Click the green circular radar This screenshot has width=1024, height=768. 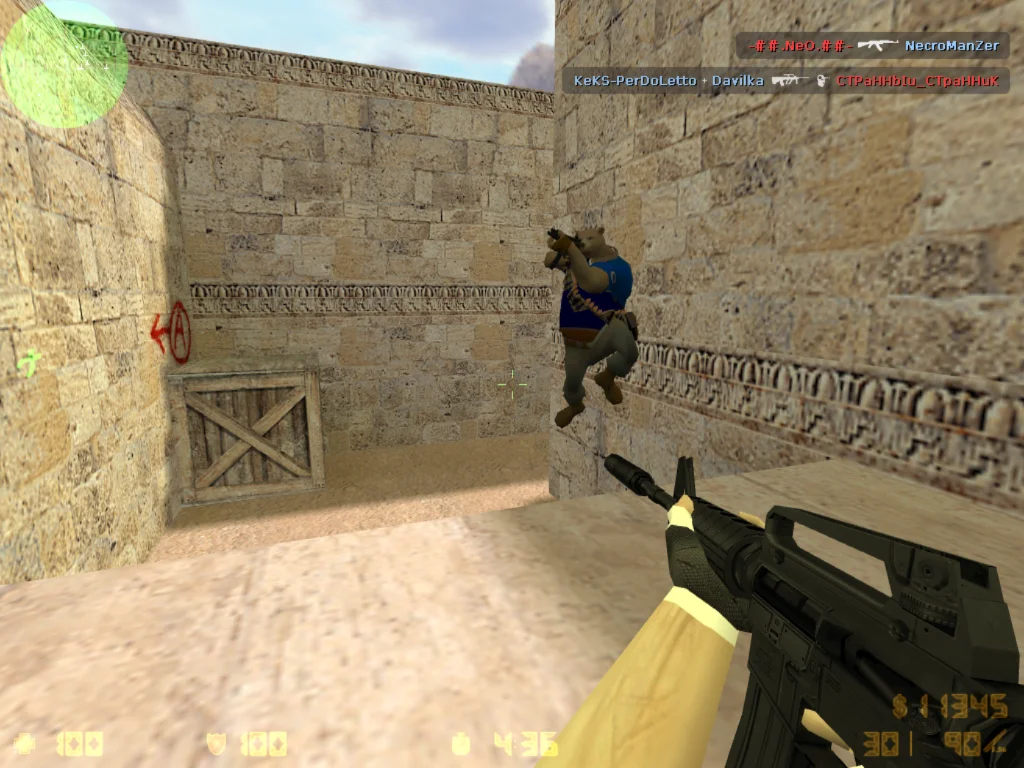(63, 64)
